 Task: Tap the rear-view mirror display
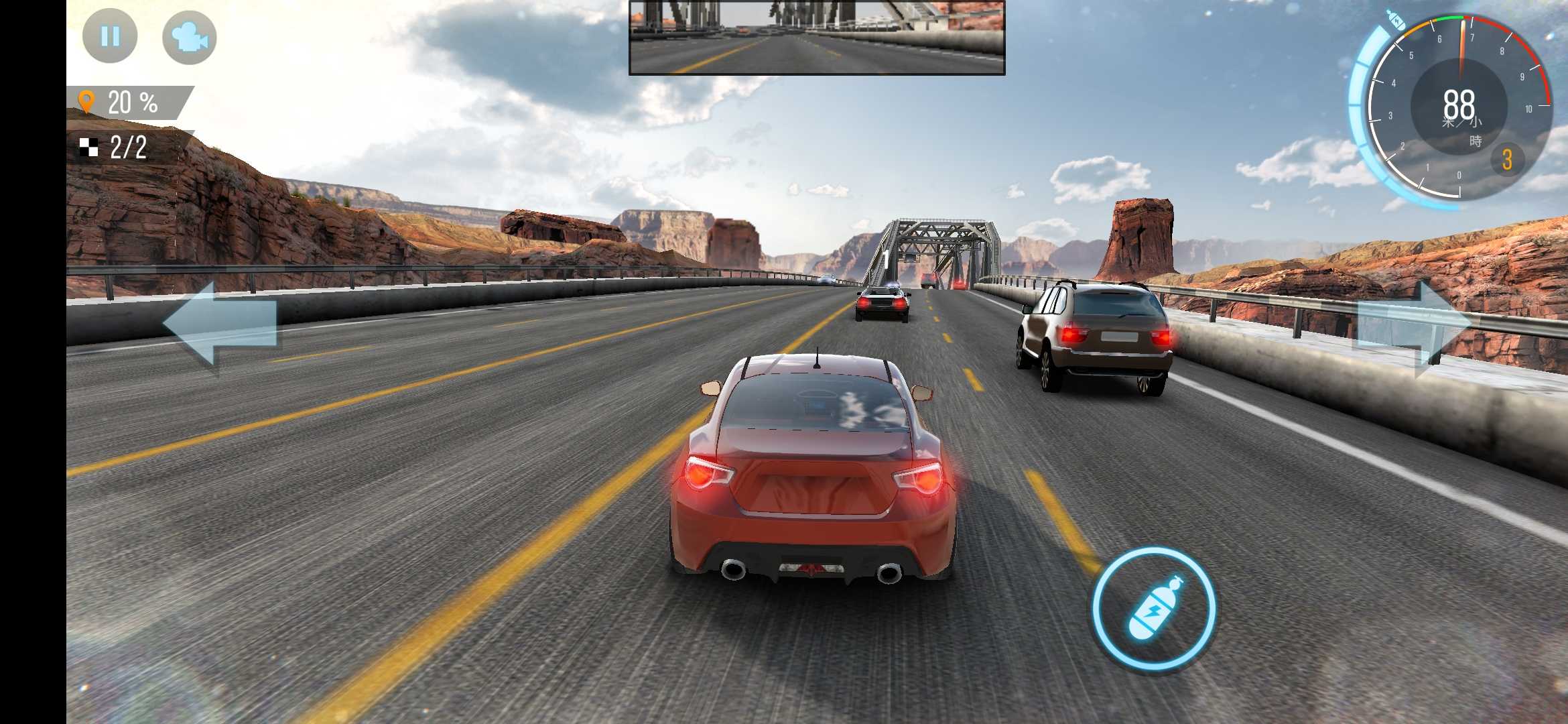pyautogui.click(x=817, y=38)
